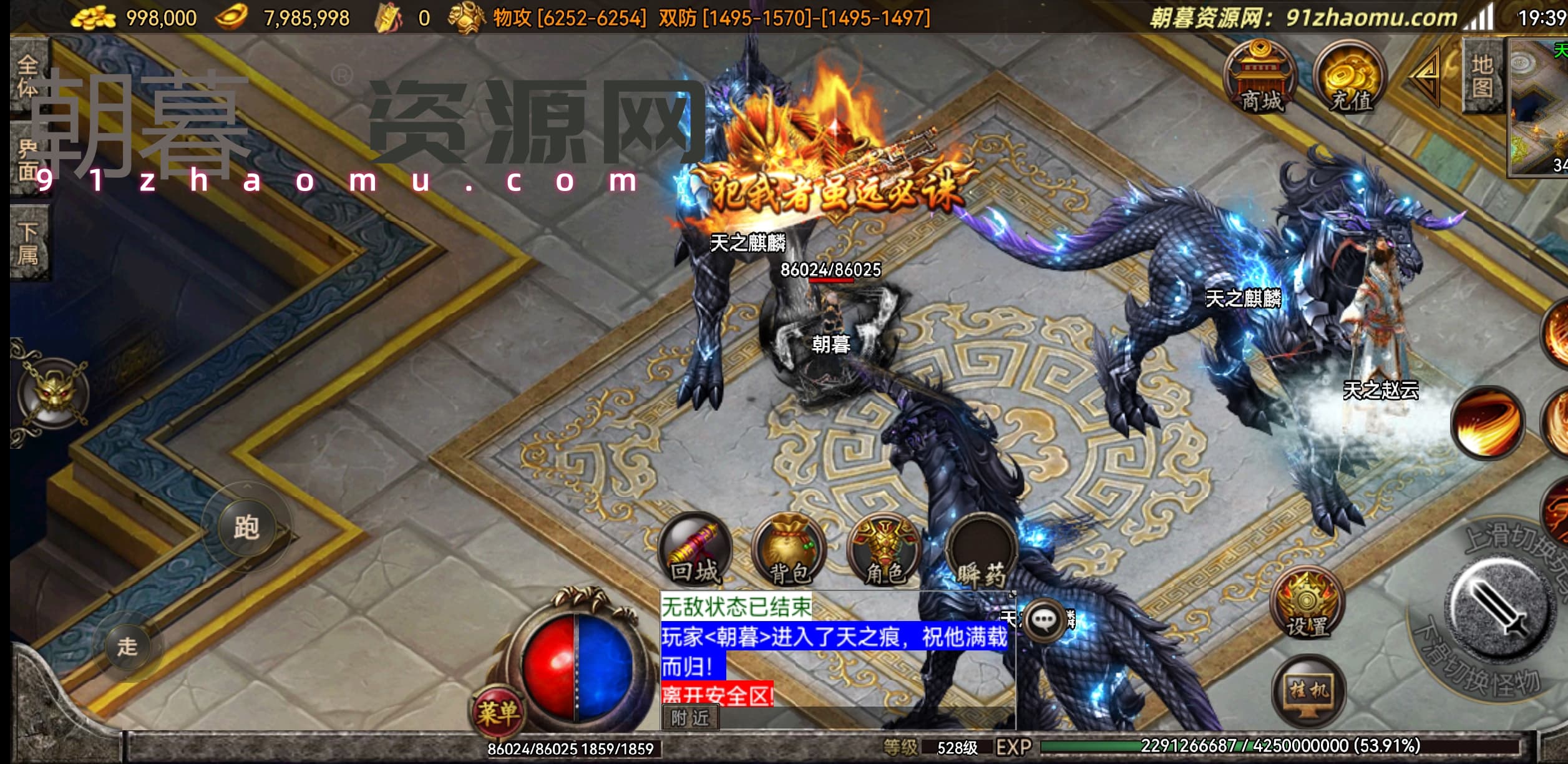Activate the fire slash skill

pyautogui.click(x=1488, y=423)
